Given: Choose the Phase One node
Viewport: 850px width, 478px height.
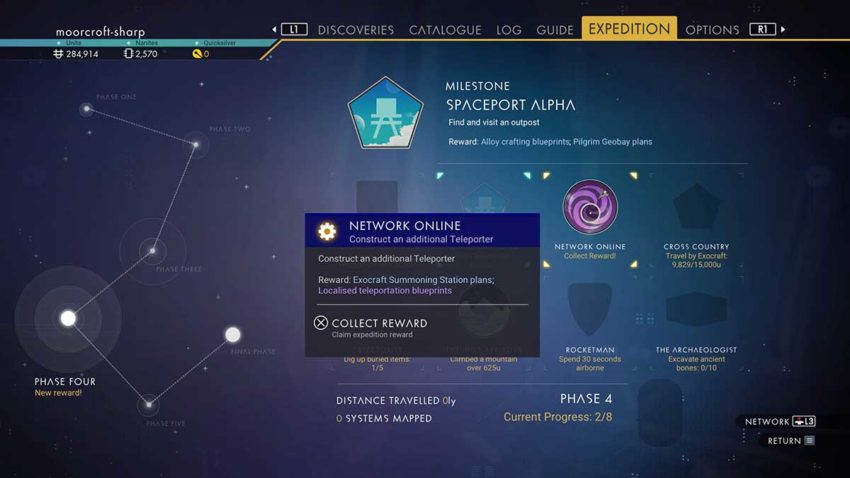Looking at the screenshot, I should pyautogui.click(x=87, y=109).
